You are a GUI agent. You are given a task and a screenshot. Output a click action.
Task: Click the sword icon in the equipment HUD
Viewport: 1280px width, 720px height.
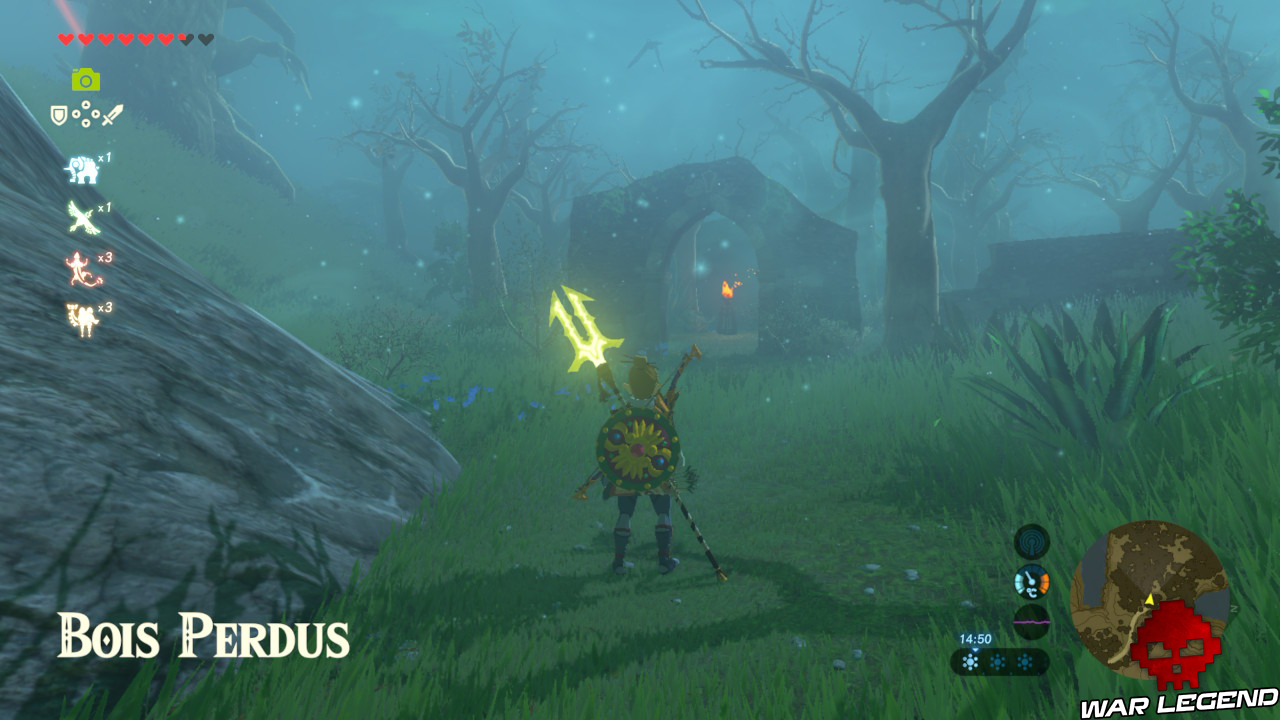[112, 114]
